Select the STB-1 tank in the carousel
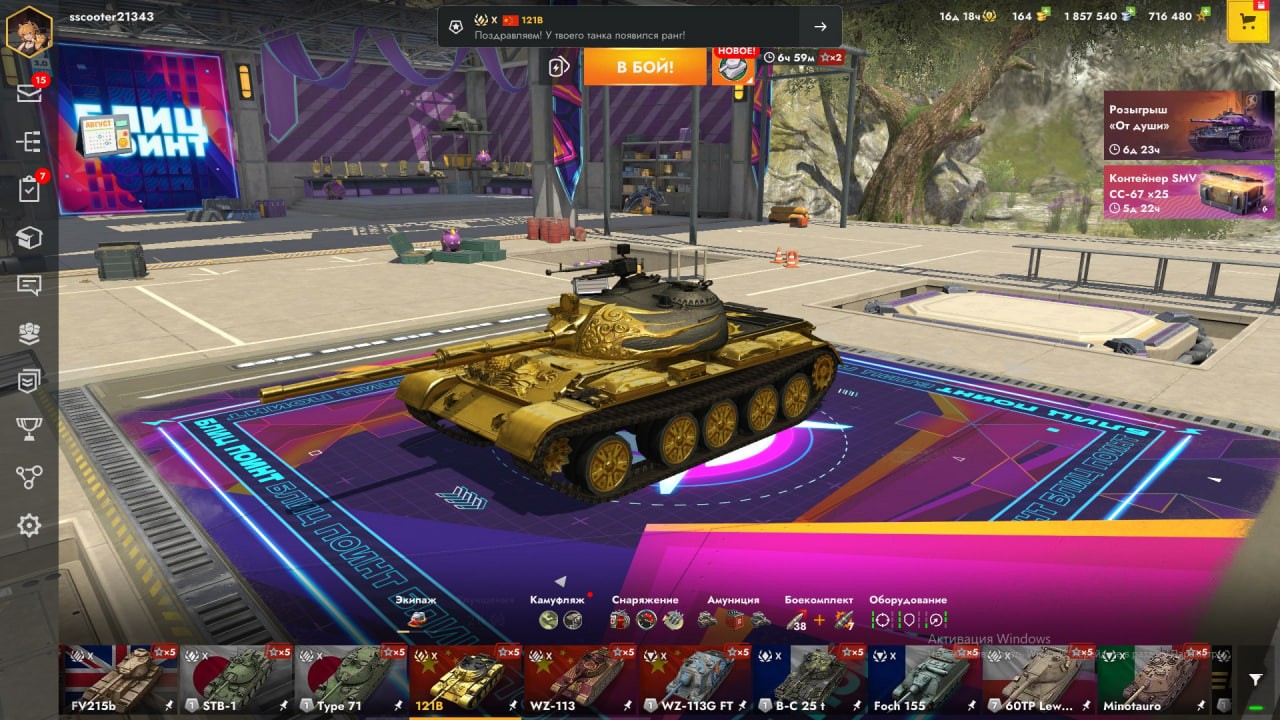 point(236,680)
